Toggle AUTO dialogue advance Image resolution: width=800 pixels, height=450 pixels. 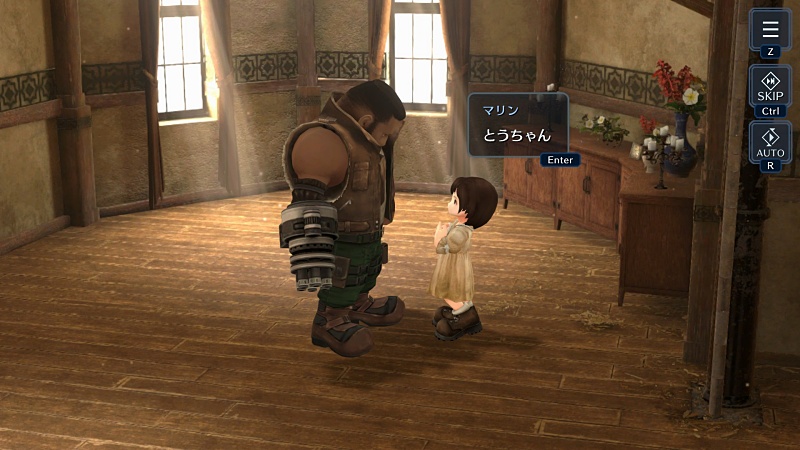point(770,141)
